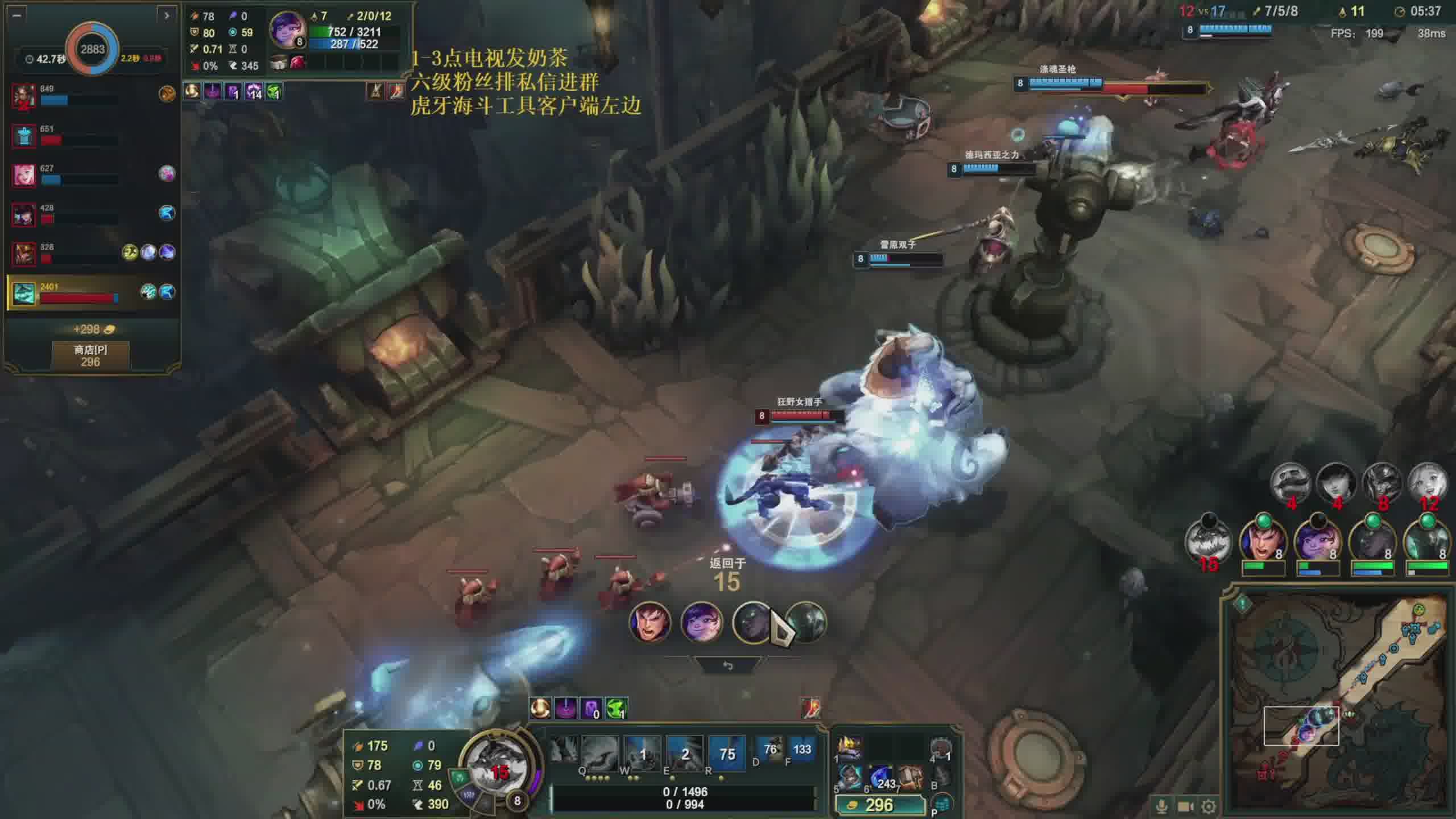Viewport: 1456px width, 819px height.
Task: Open the shop via 商店[P] button
Action: point(90,355)
